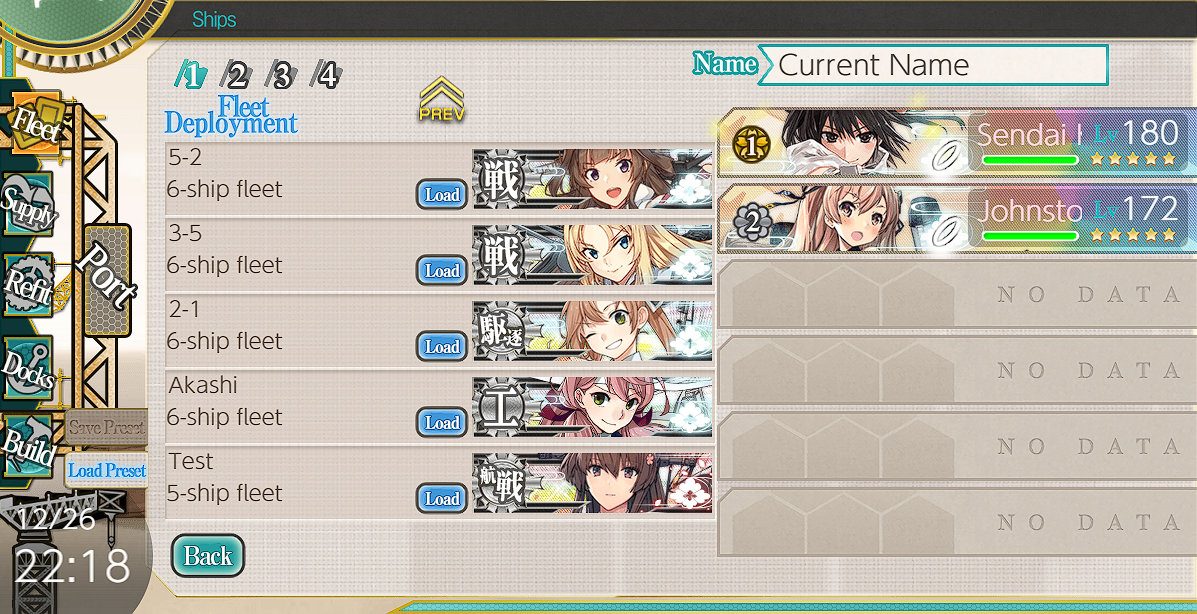Image resolution: width=1197 pixels, height=614 pixels.
Task: Switch to fleet tab 4
Action: 327,74
